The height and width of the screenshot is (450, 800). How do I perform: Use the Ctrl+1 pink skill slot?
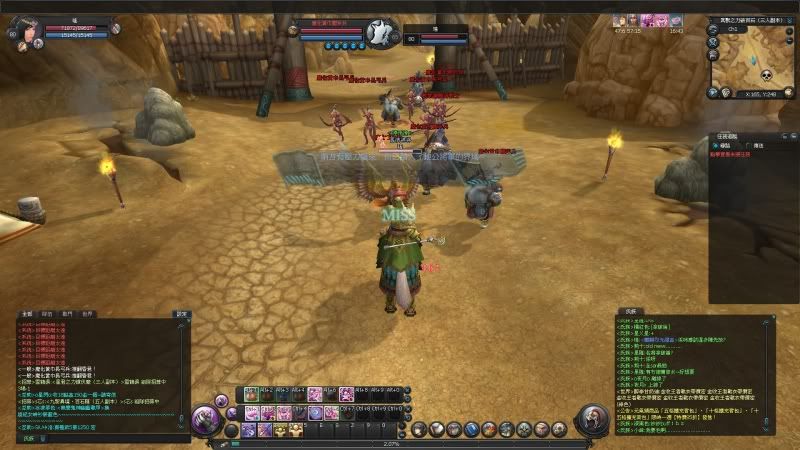[x=250, y=412]
